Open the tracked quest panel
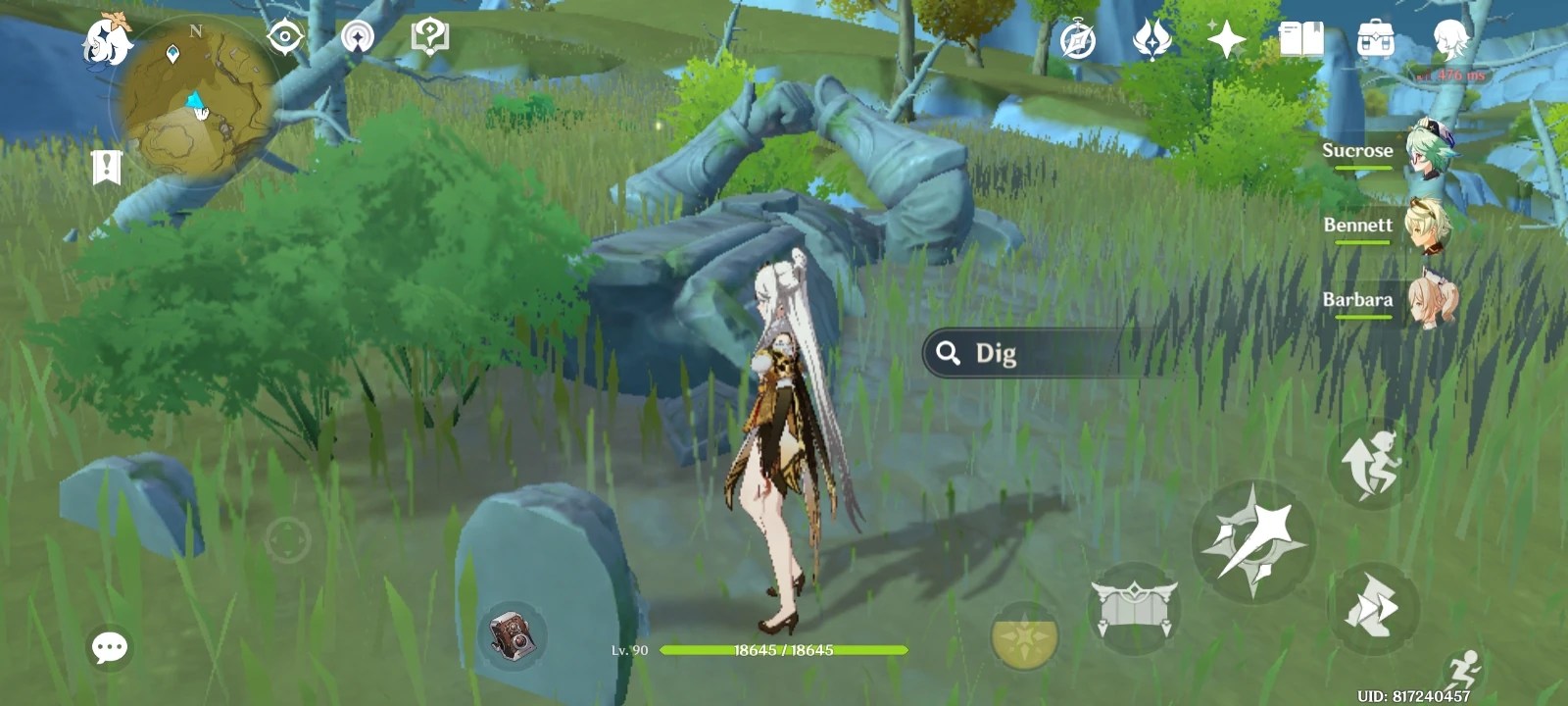1568x706 pixels. pos(105,167)
